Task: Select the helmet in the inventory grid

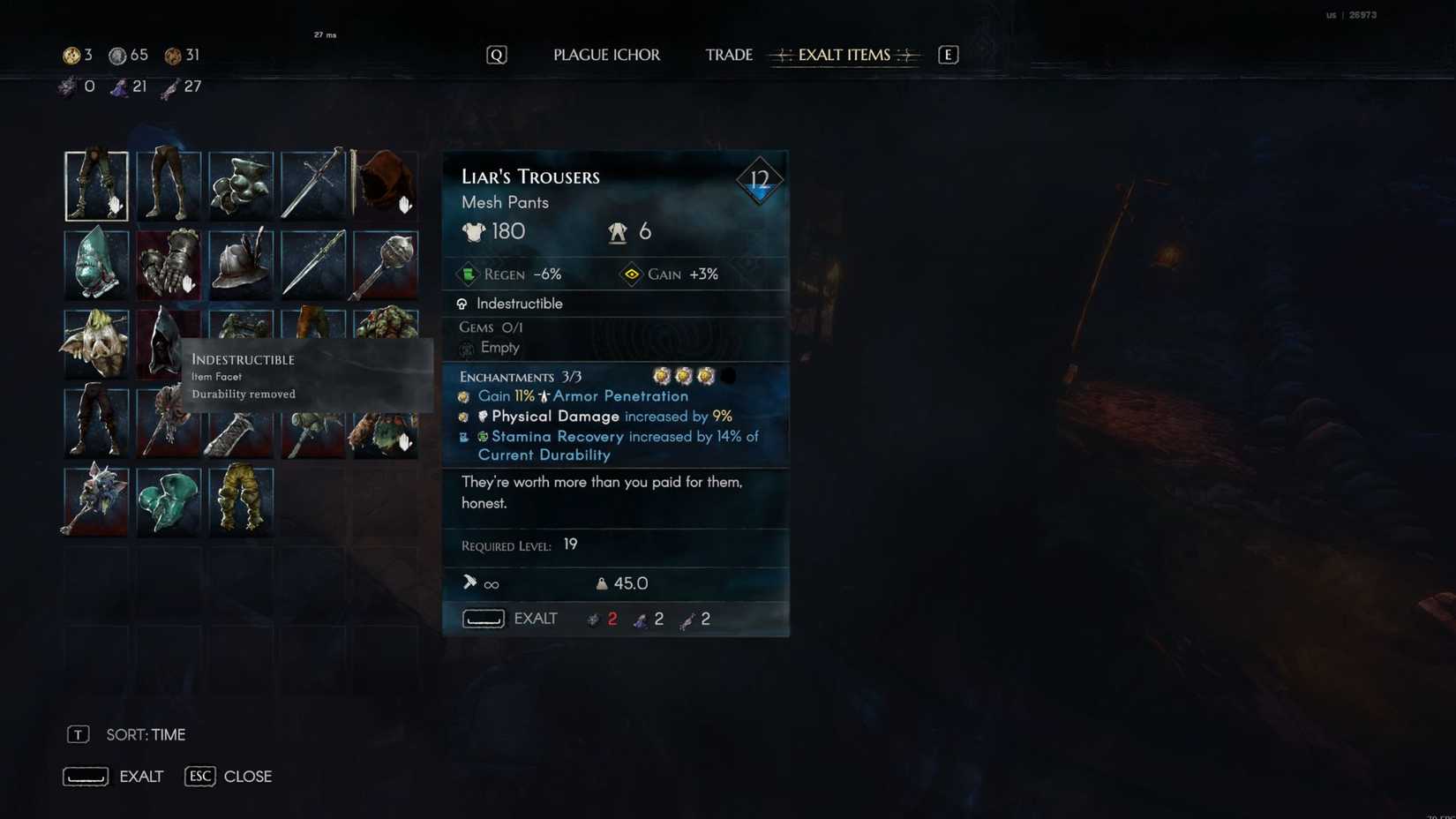Action: pyautogui.click(x=242, y=264)
